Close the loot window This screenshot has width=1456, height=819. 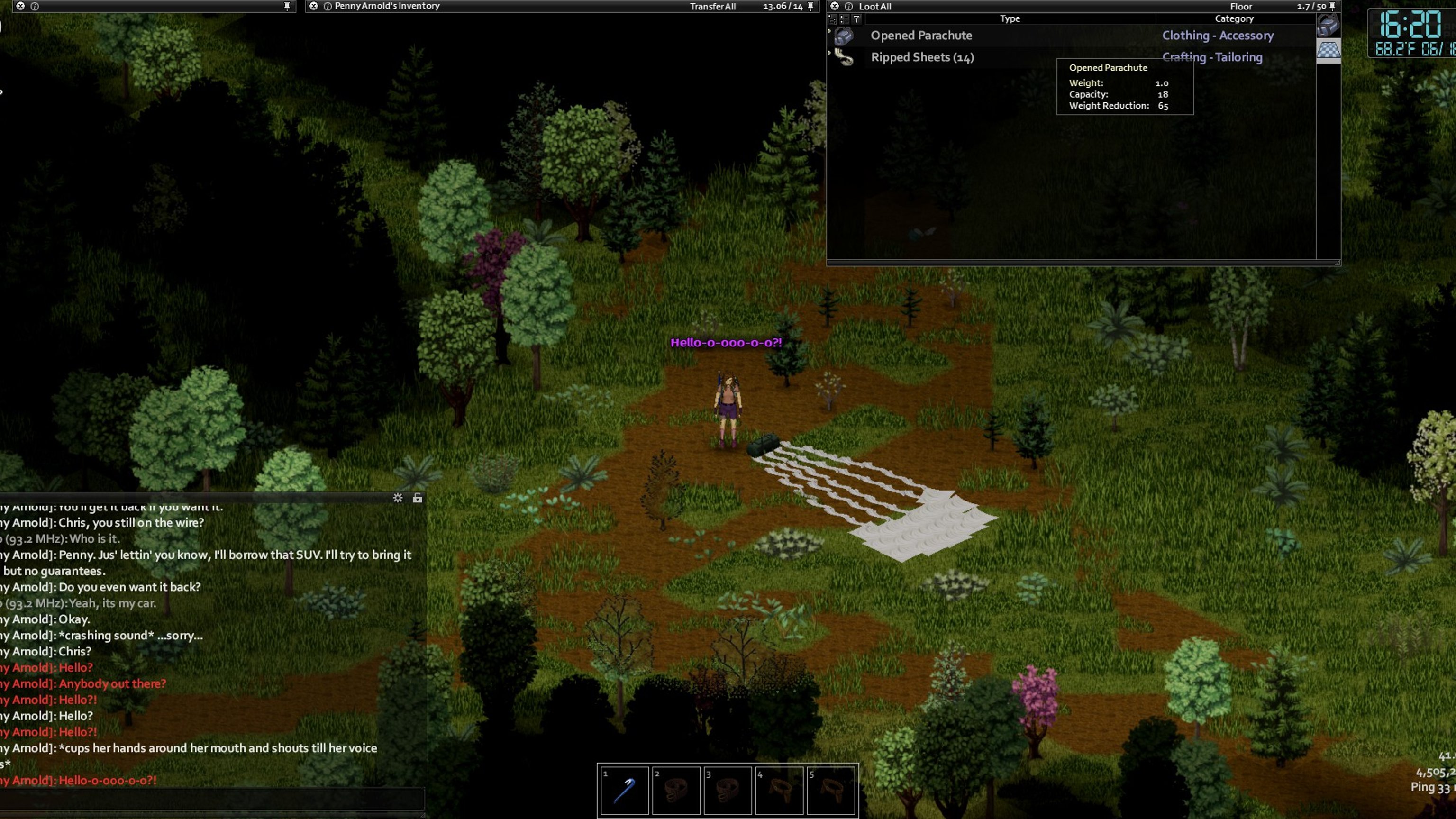tap(834, 6)
